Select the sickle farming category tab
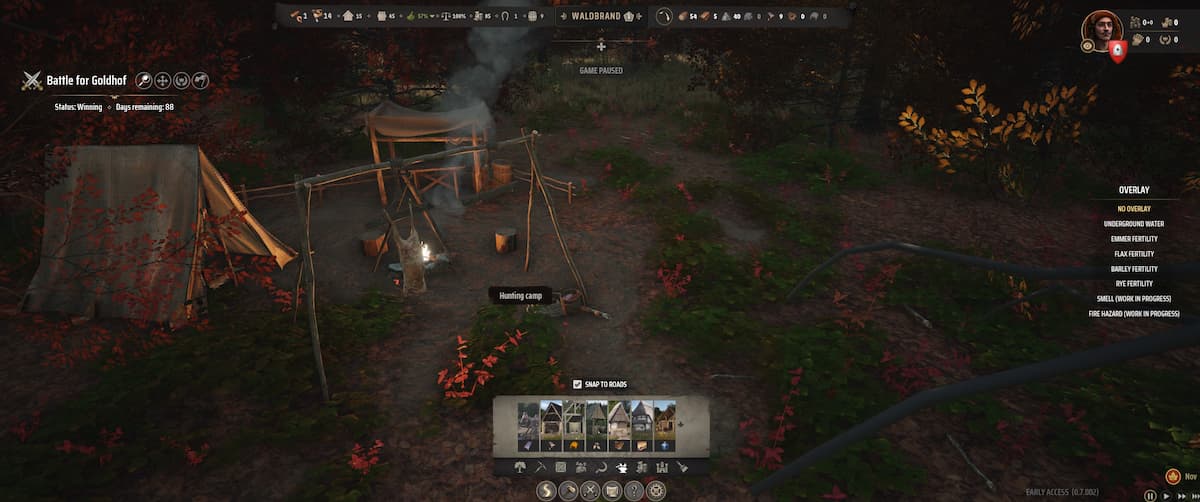 pos(600,467)
